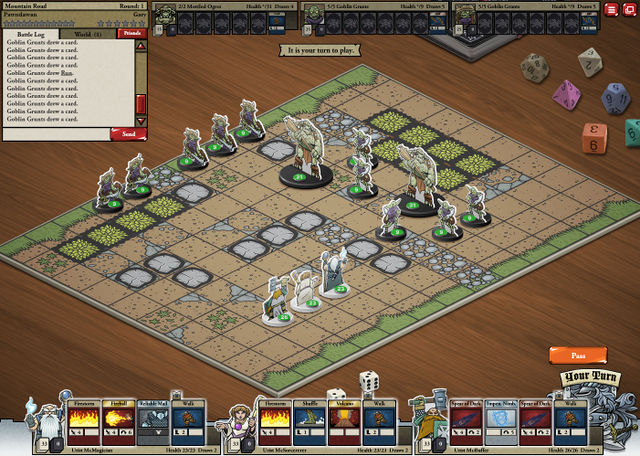Screen dimensions: 640x456
Task: Pass the turn with the orange Pass button
Action: coord(577,355)
